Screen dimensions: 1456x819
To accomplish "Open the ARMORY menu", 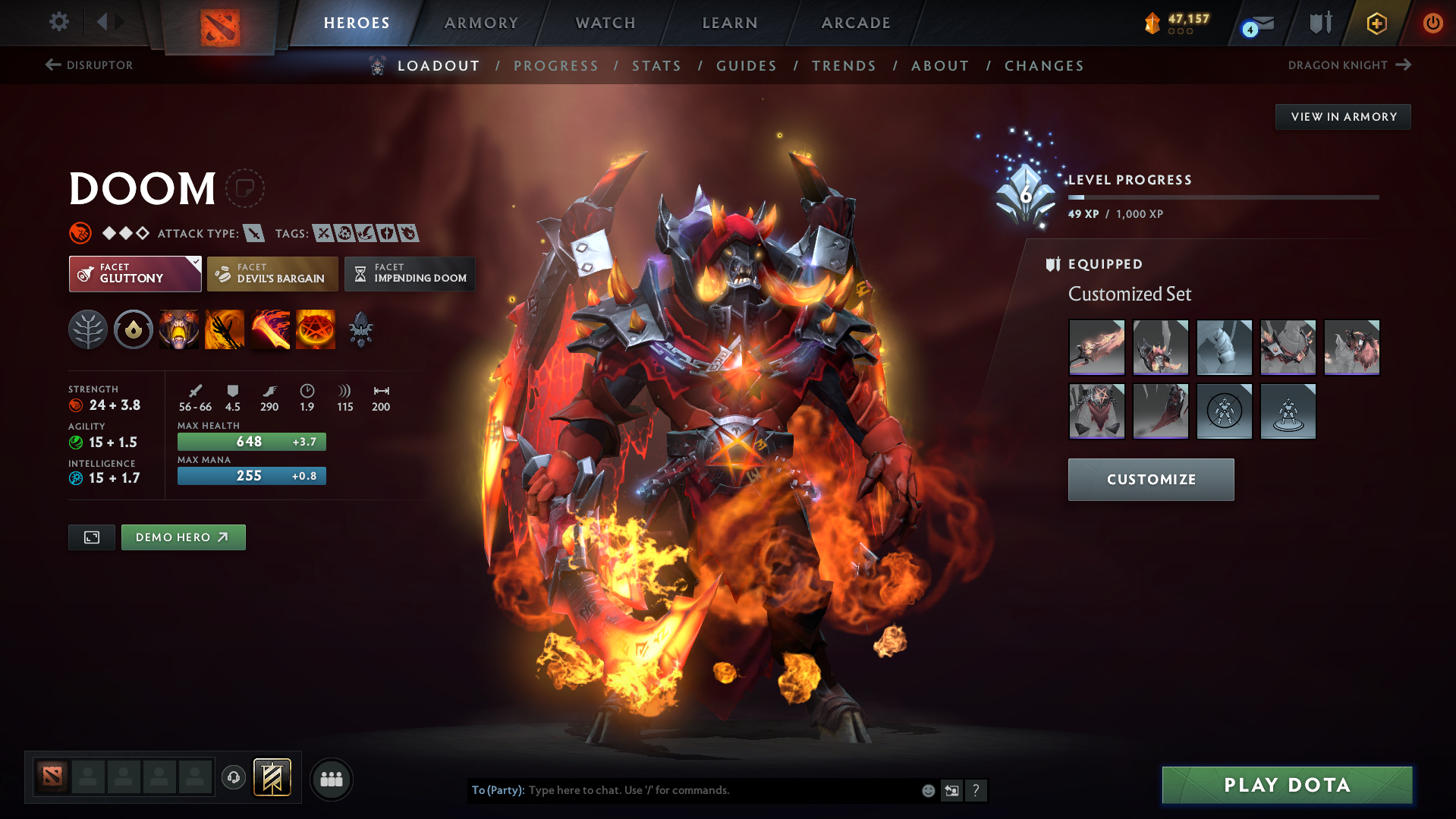I will point(481,23).
